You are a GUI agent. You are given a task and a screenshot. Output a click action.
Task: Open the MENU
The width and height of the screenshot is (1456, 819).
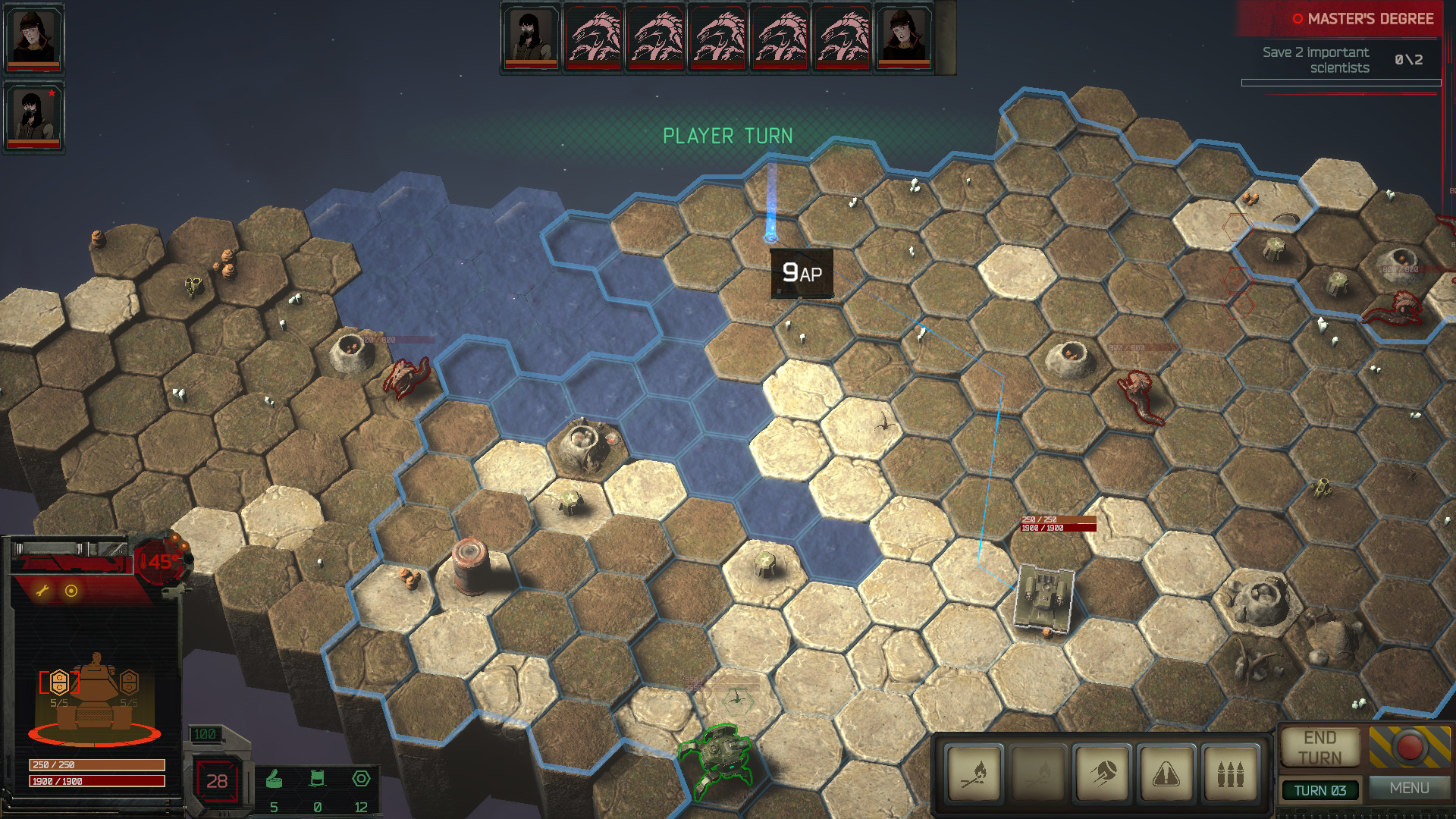1410,789
